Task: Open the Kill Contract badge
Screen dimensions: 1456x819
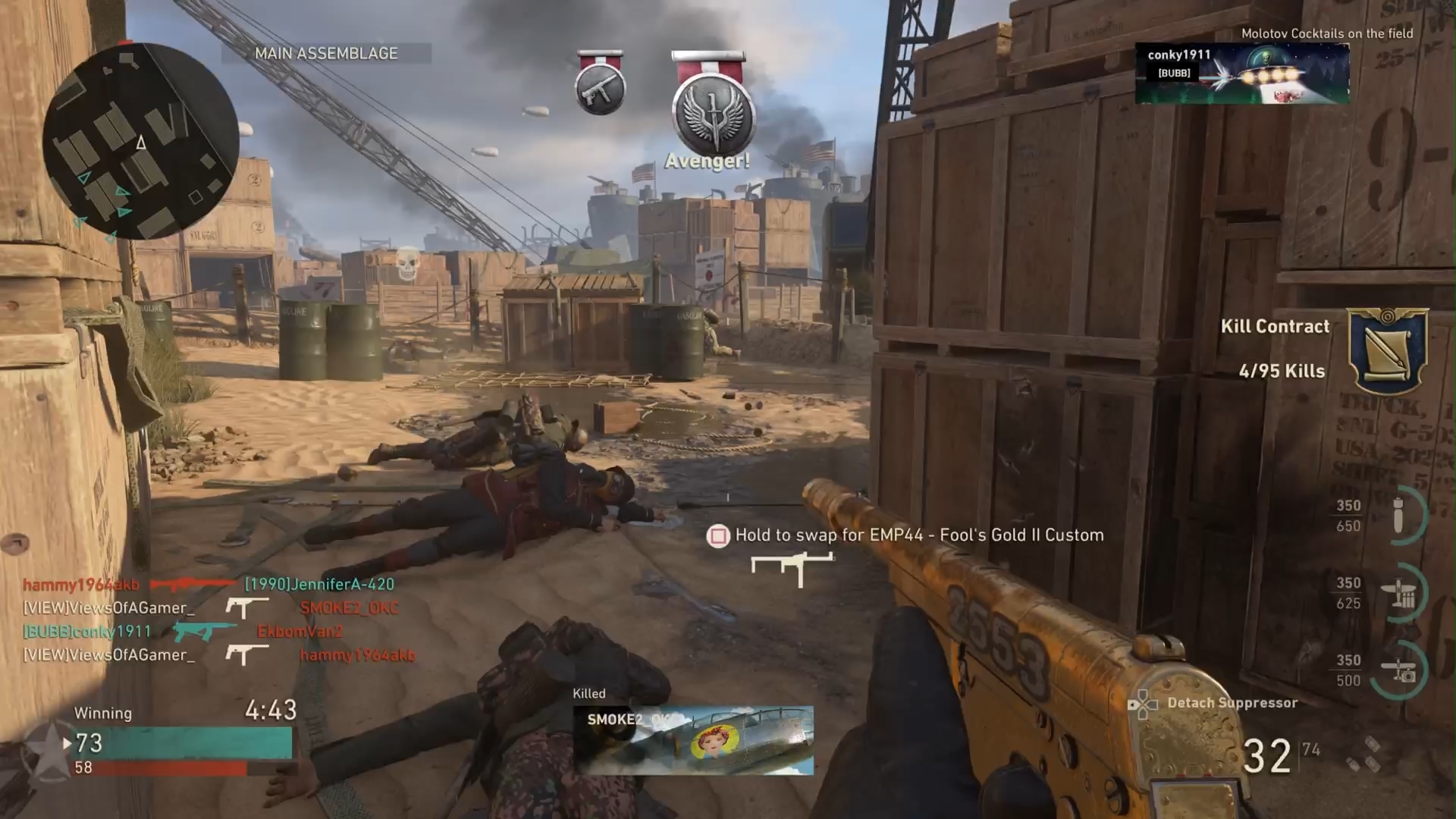Action: point(1388,349)
